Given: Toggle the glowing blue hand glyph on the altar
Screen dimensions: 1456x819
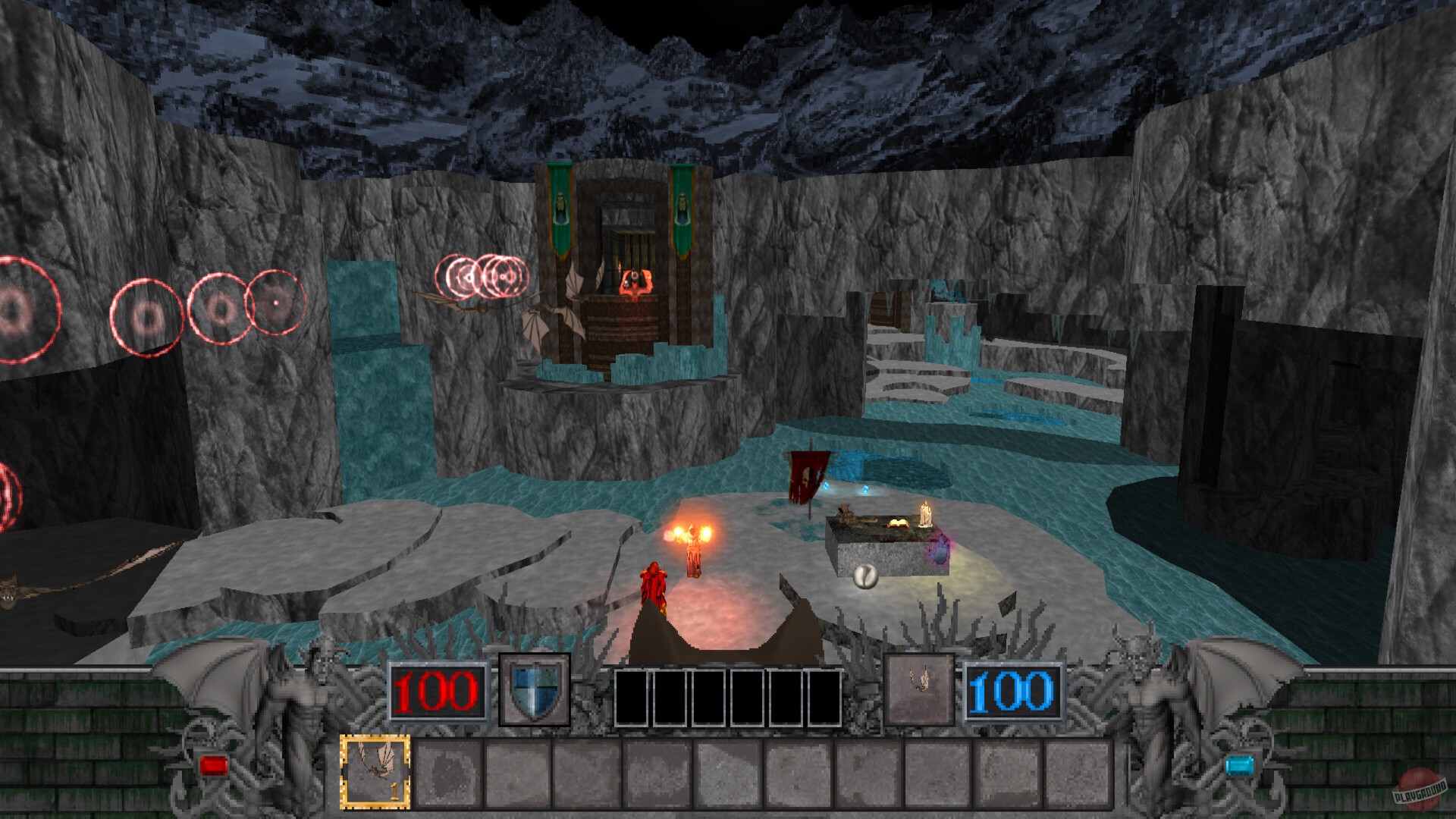Looking at the screenshot, I should pos(938,552).
